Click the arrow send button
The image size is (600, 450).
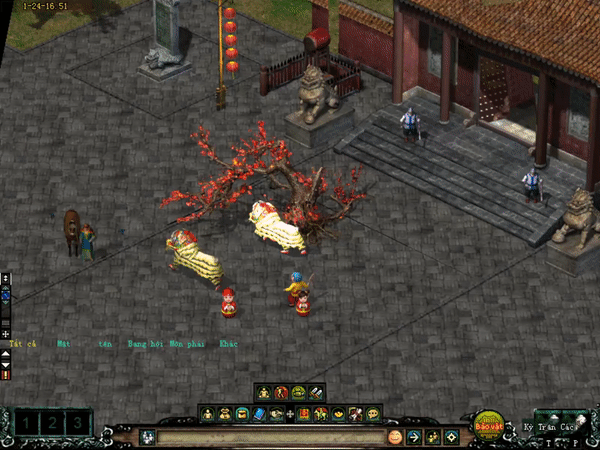click(x=415, y=437)
